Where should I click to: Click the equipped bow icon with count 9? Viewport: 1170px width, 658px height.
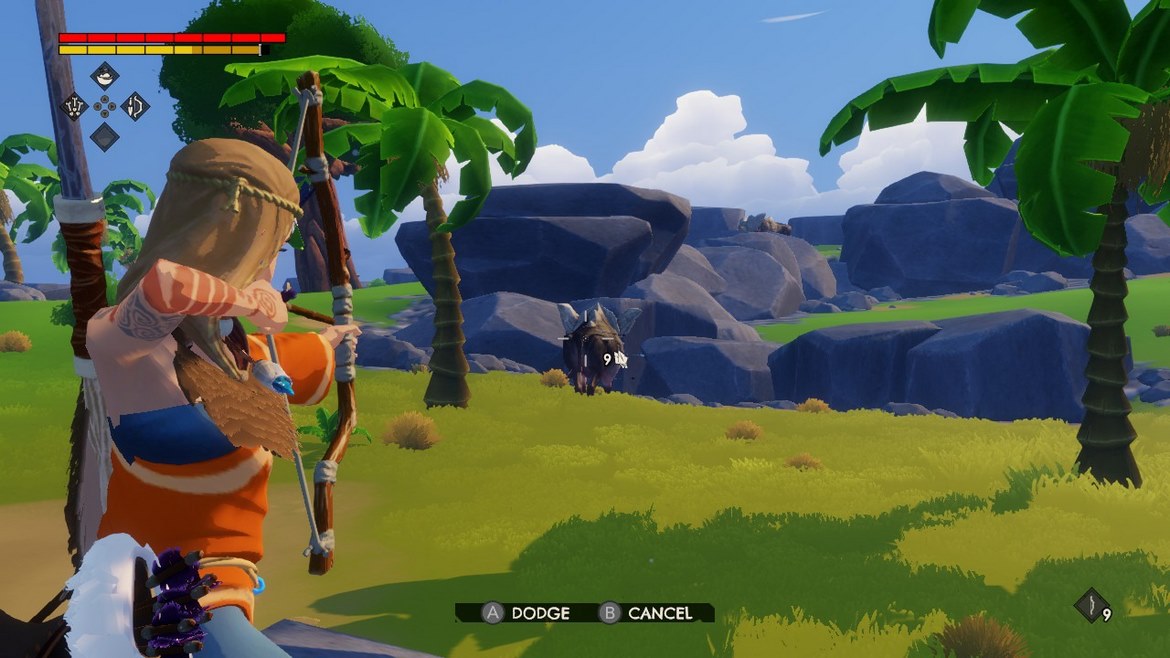pyautogui.click(x=1091, y=605)
